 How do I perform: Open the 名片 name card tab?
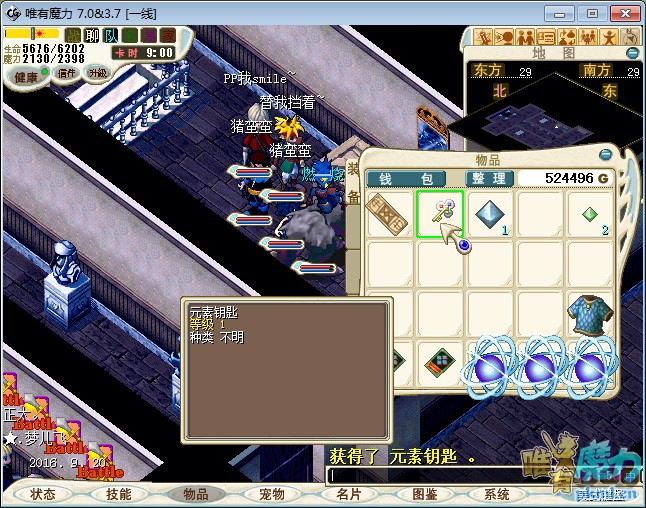point(348,494)
